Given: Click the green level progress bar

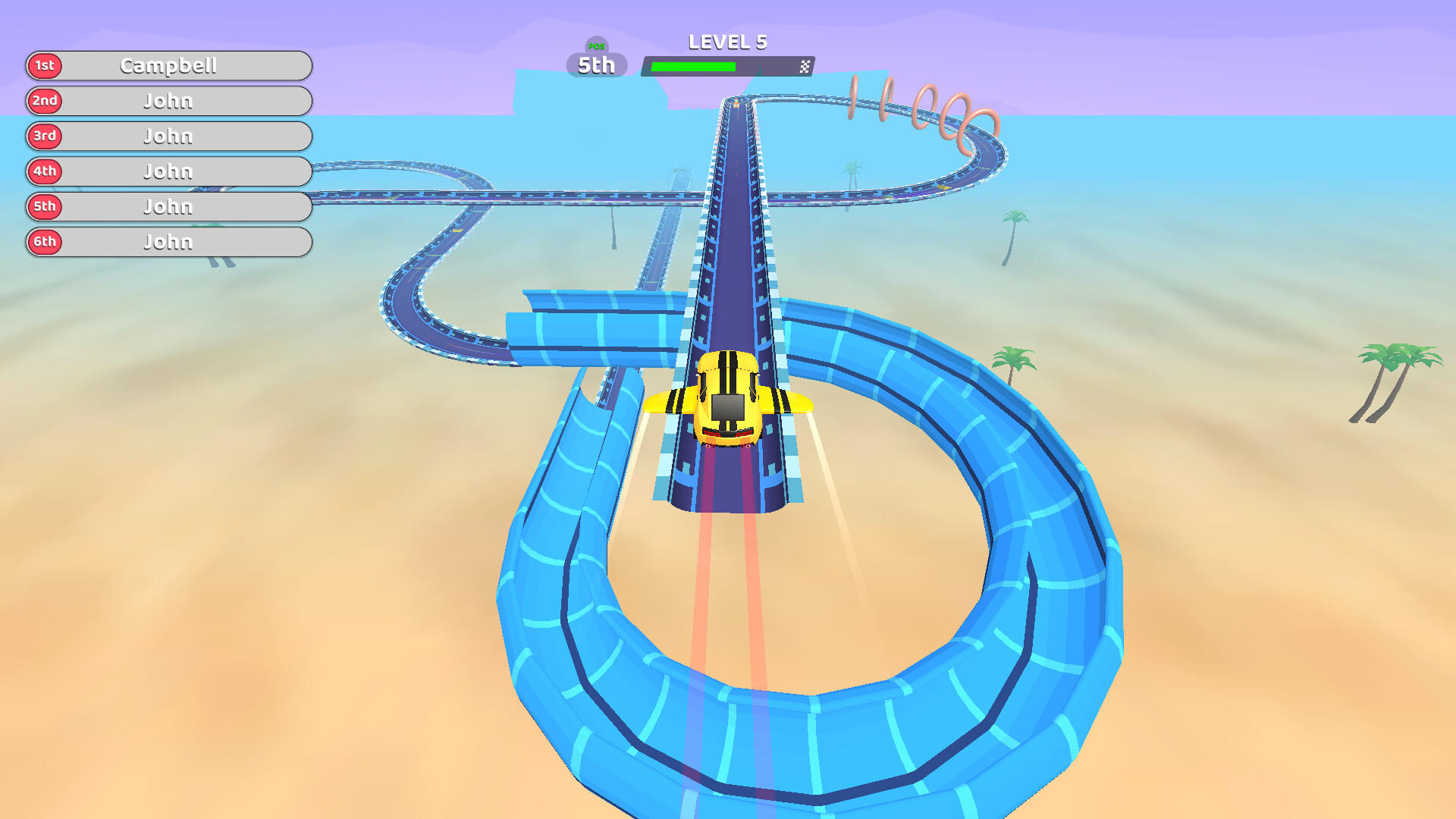Looking at the screenshot, I should [694, 65].
